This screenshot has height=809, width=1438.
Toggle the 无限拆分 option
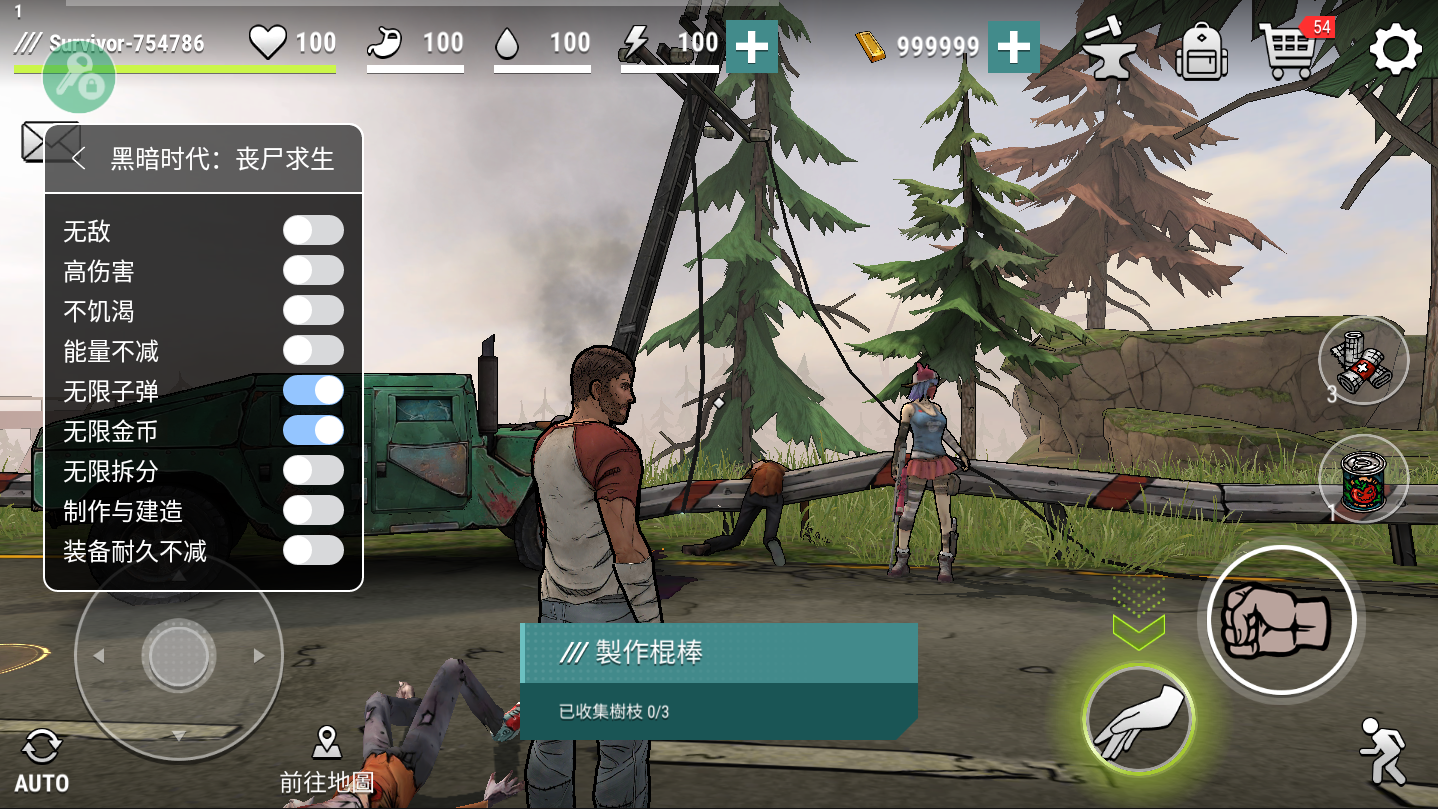click(x=313, y=470)
